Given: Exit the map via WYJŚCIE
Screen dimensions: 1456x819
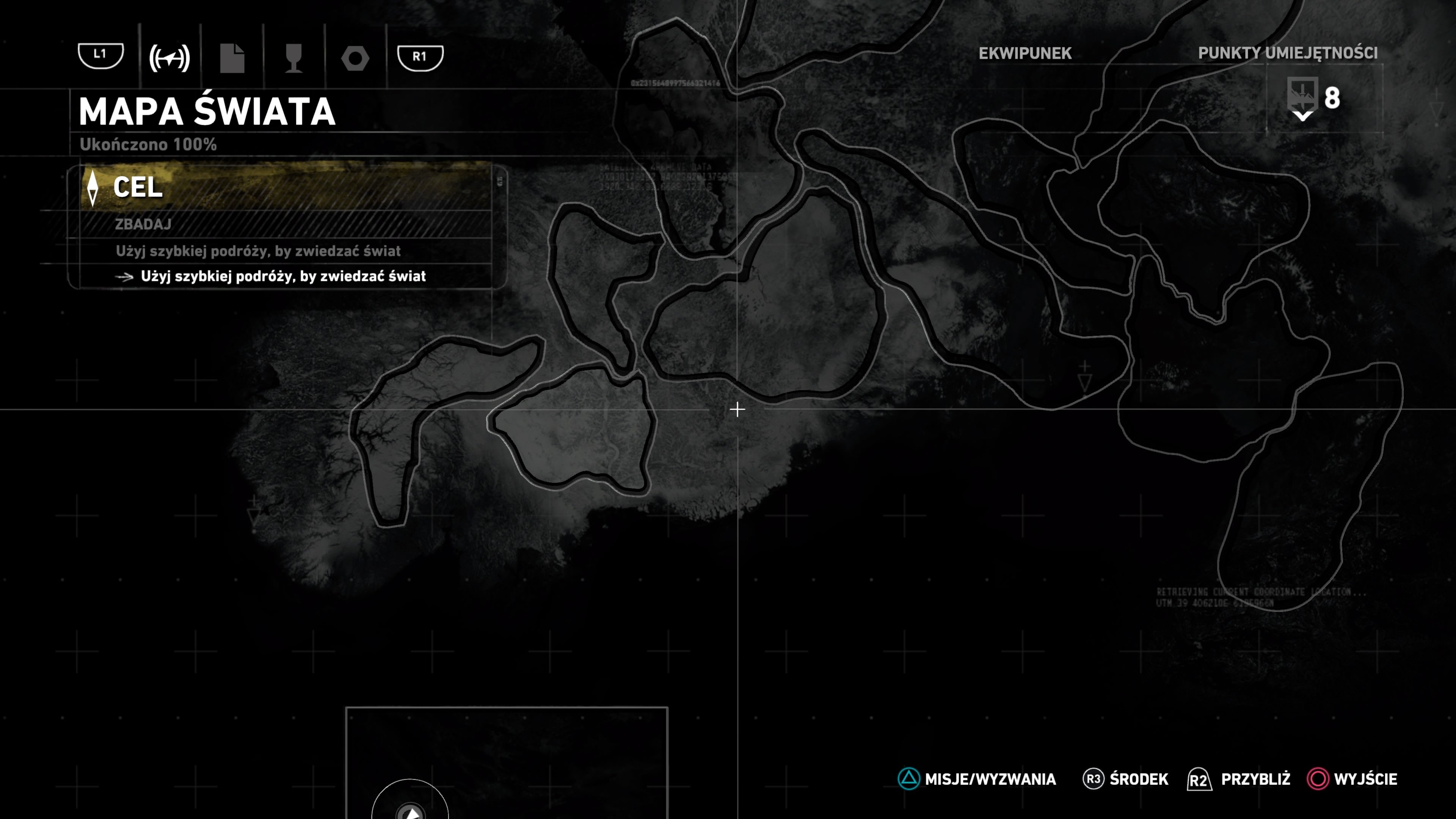Looking at the screenshot, I should [x=1352, y=779].
